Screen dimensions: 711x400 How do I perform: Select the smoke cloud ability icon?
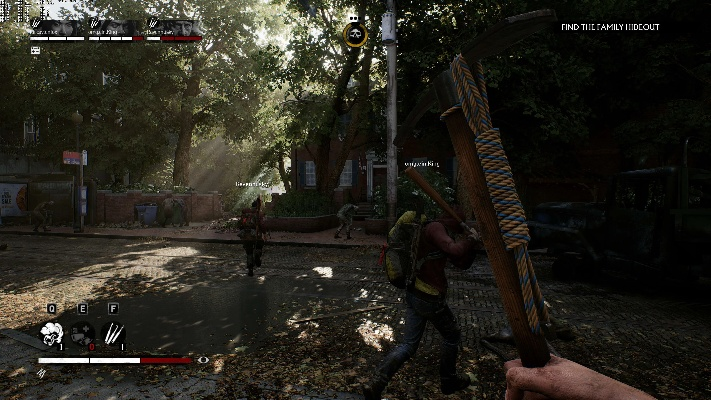[51, 332]
